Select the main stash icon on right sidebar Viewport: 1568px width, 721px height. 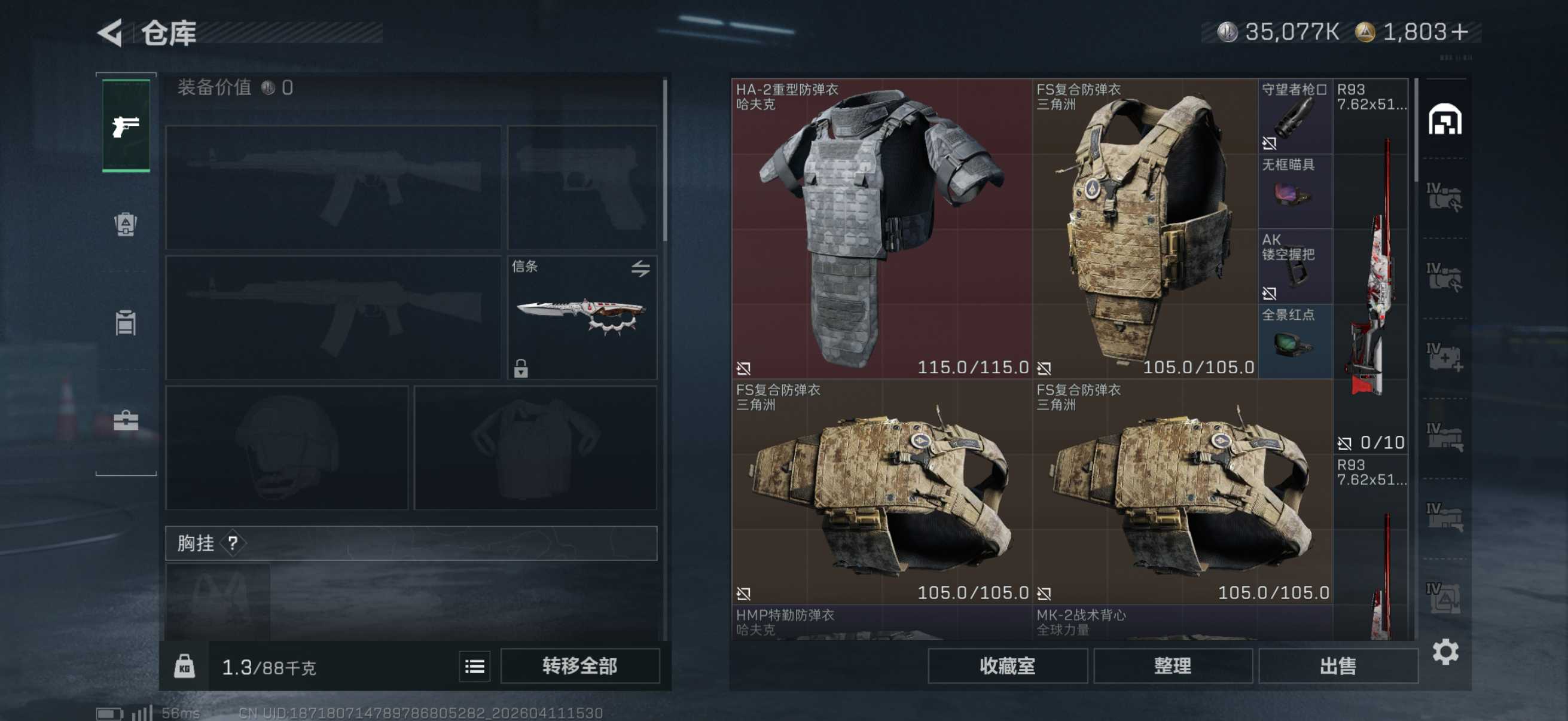[x=1444, y=118]
